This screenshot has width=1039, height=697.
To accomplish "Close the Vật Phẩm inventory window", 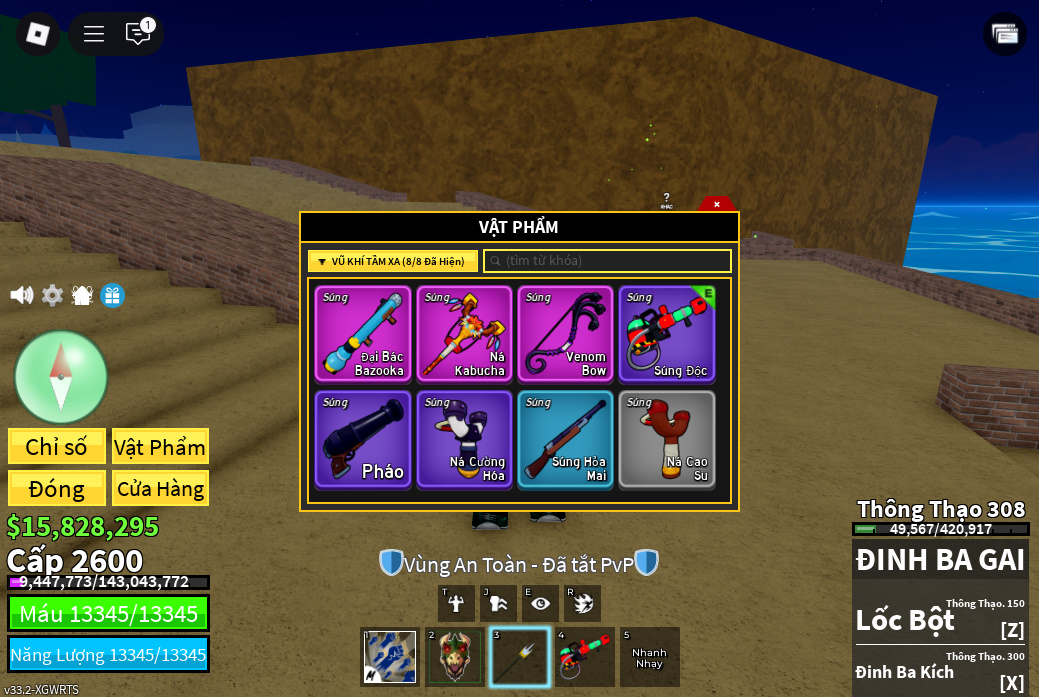I will point(716,204).
